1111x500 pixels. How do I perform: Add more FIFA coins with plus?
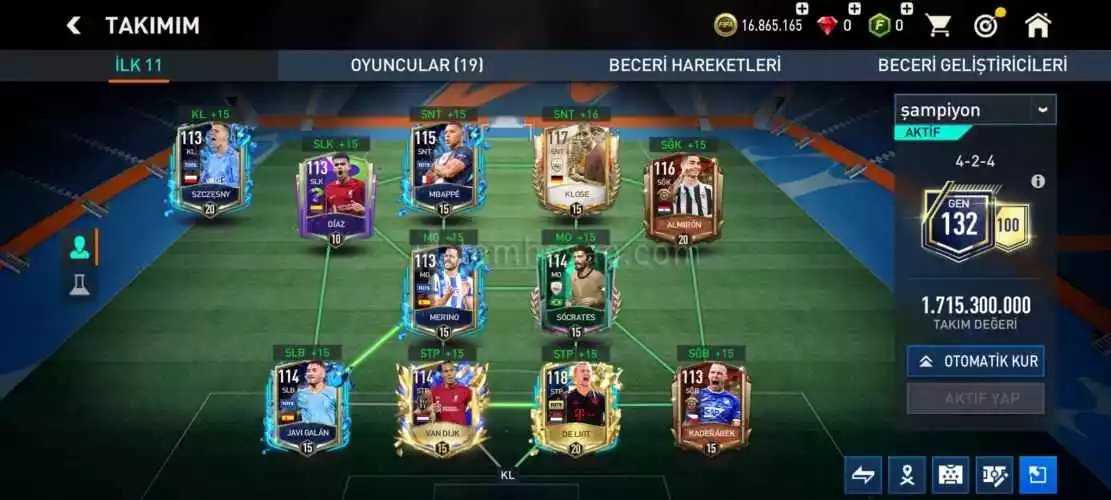(x=801, y=9)
